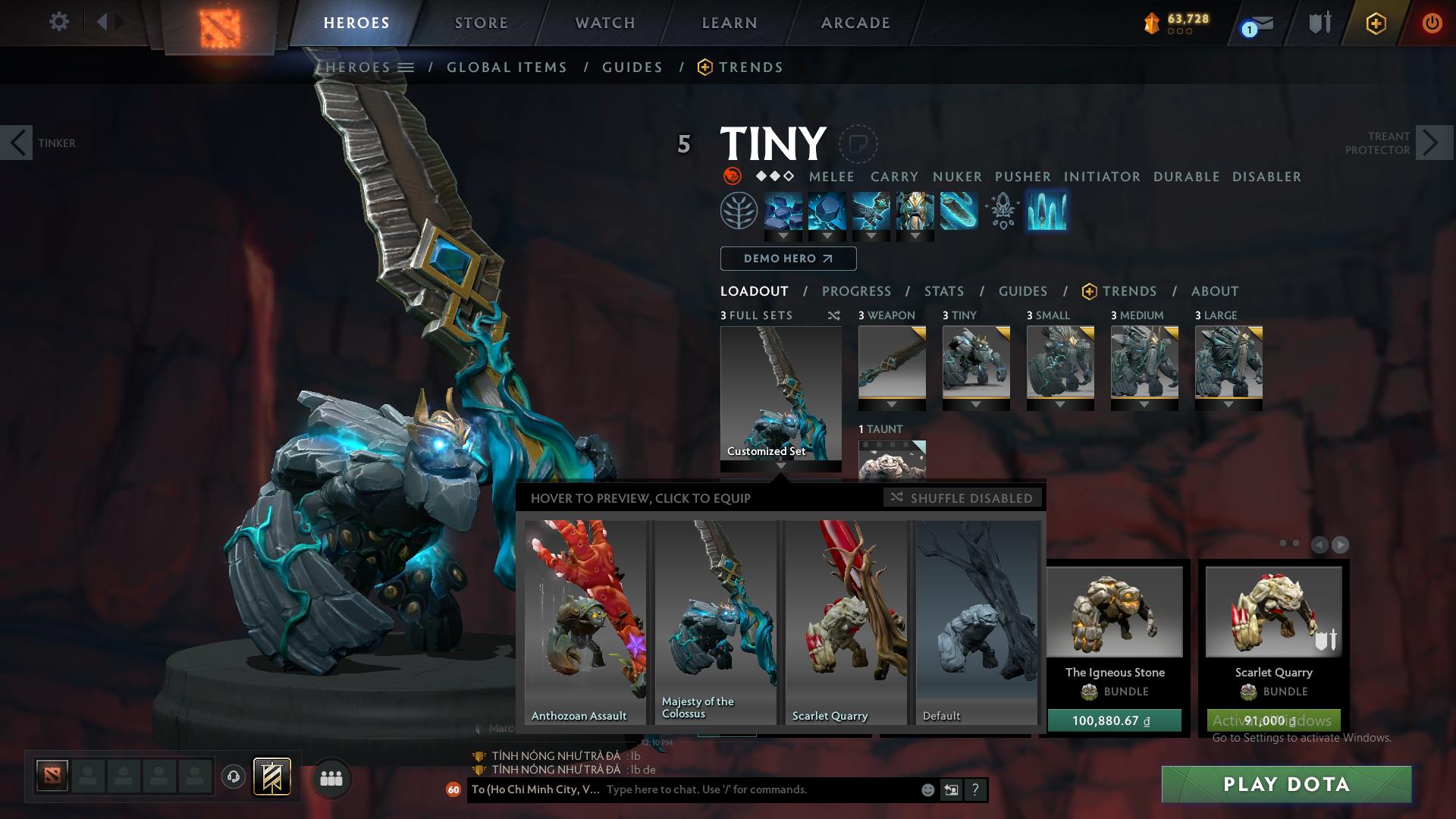Screen dimensions: 1456x819
Task: Open the settings gear icon top left
Action: 59,21
